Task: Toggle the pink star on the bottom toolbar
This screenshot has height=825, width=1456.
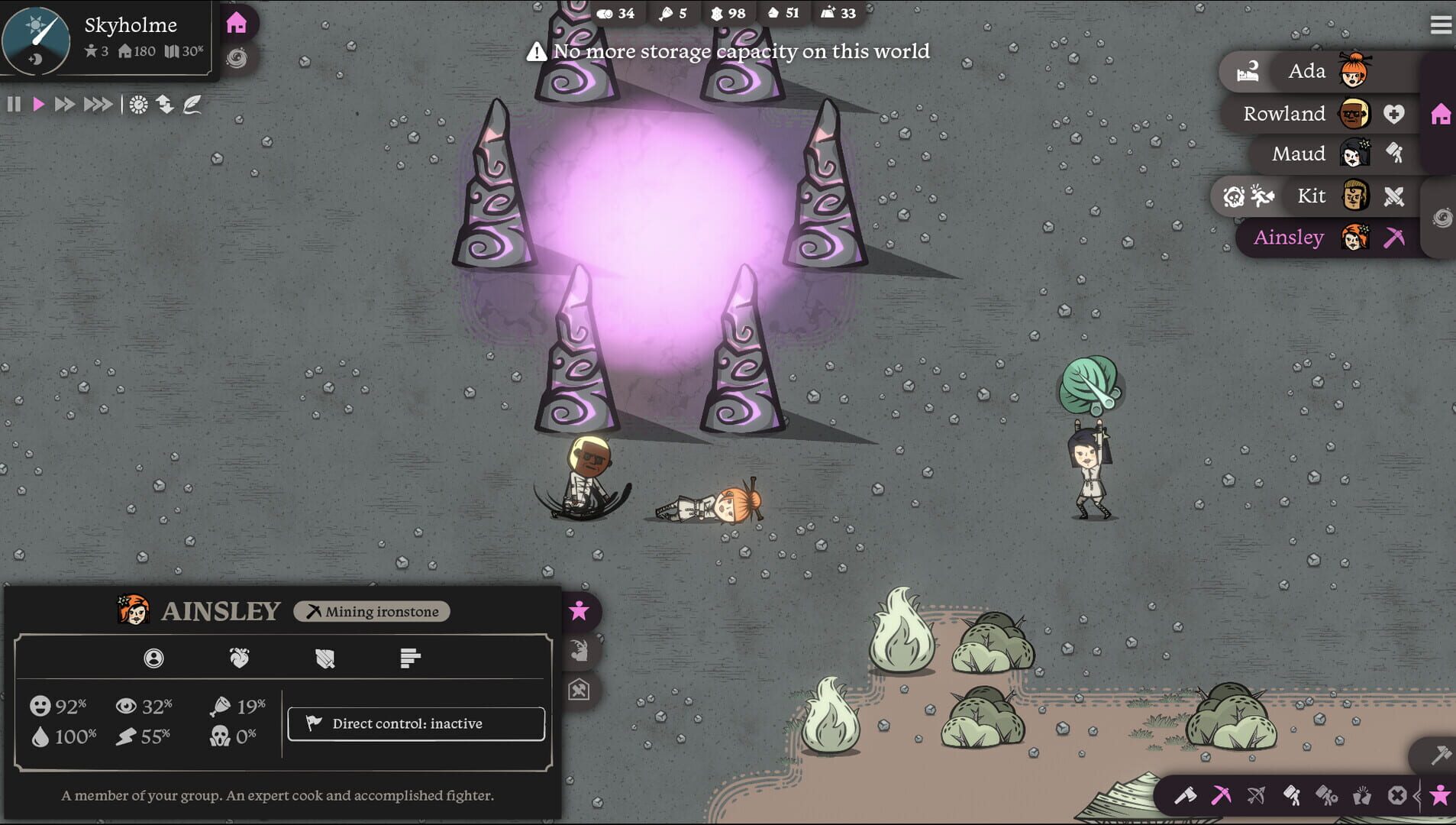Action: click(x=1441, y=794)
